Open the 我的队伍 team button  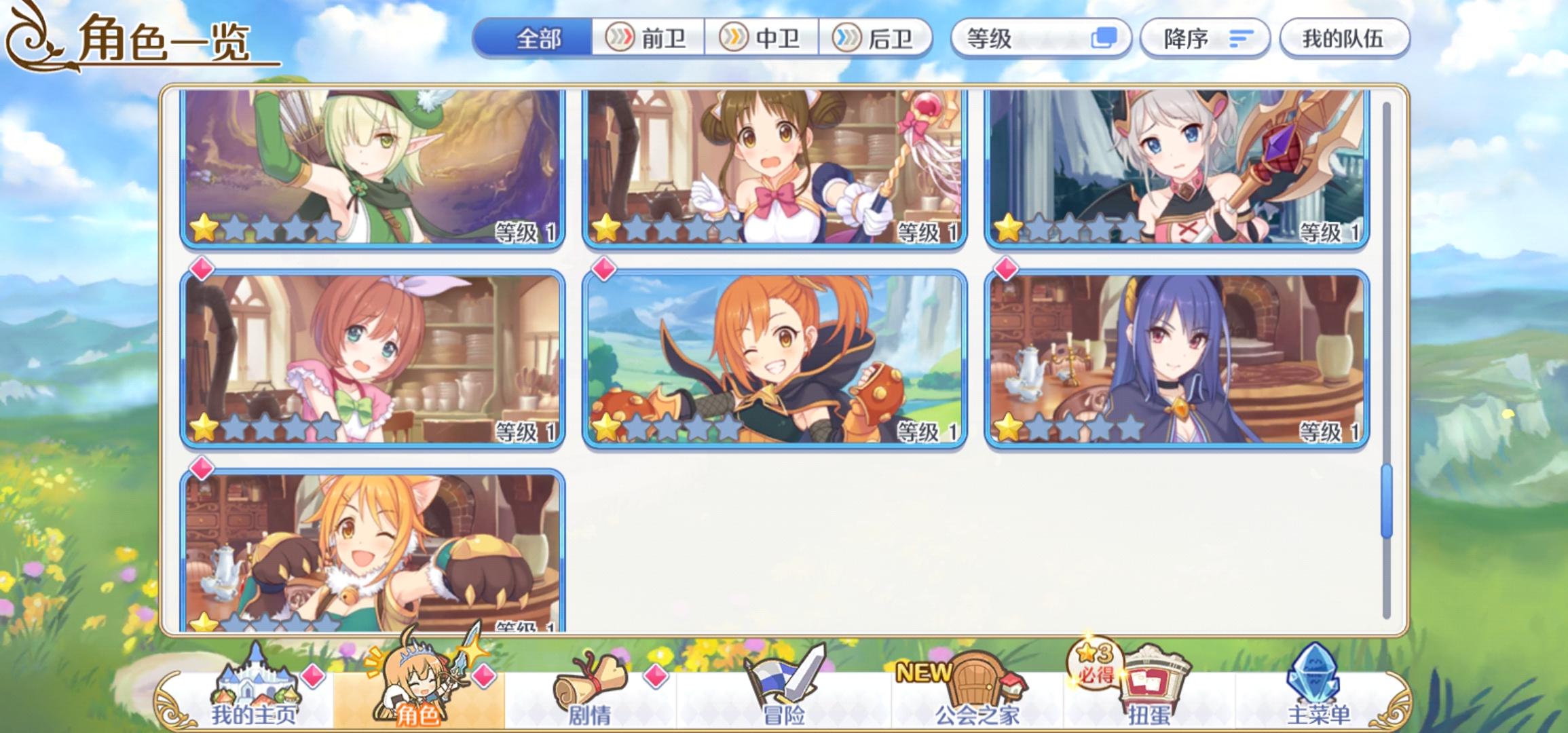[1346, 39]
